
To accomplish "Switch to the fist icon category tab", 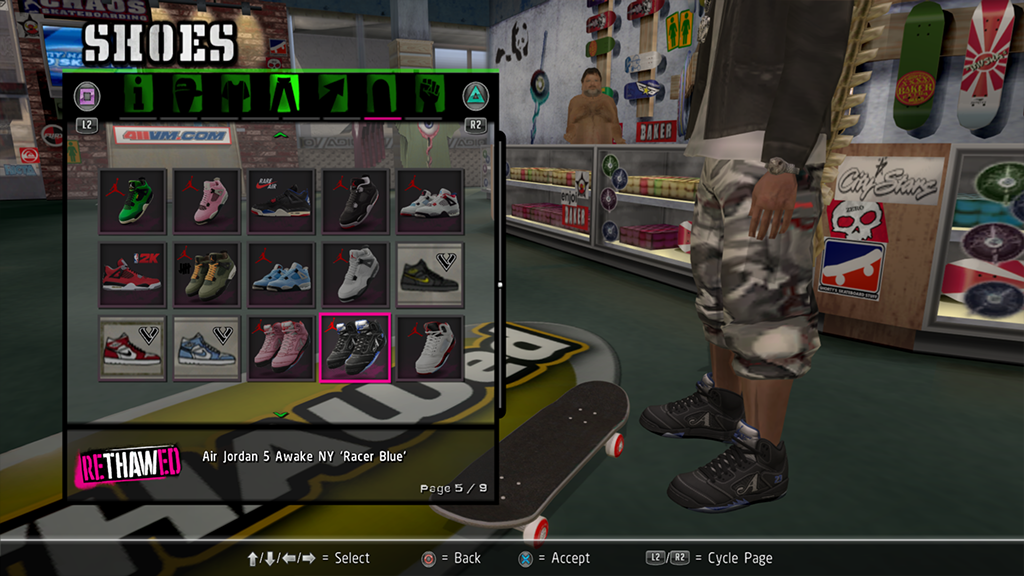I will coord(430,95).
